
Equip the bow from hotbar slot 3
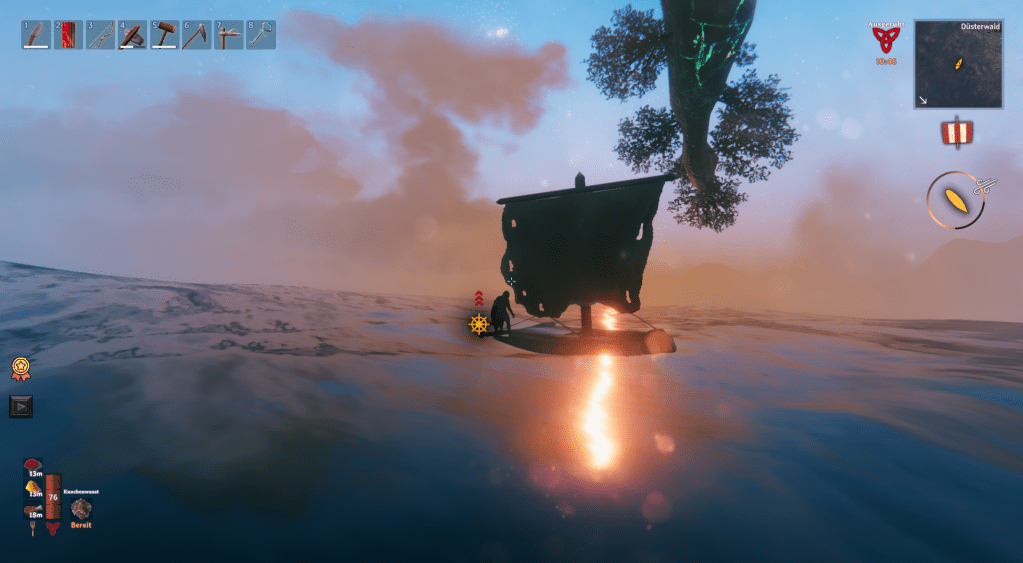pos(100,35)
